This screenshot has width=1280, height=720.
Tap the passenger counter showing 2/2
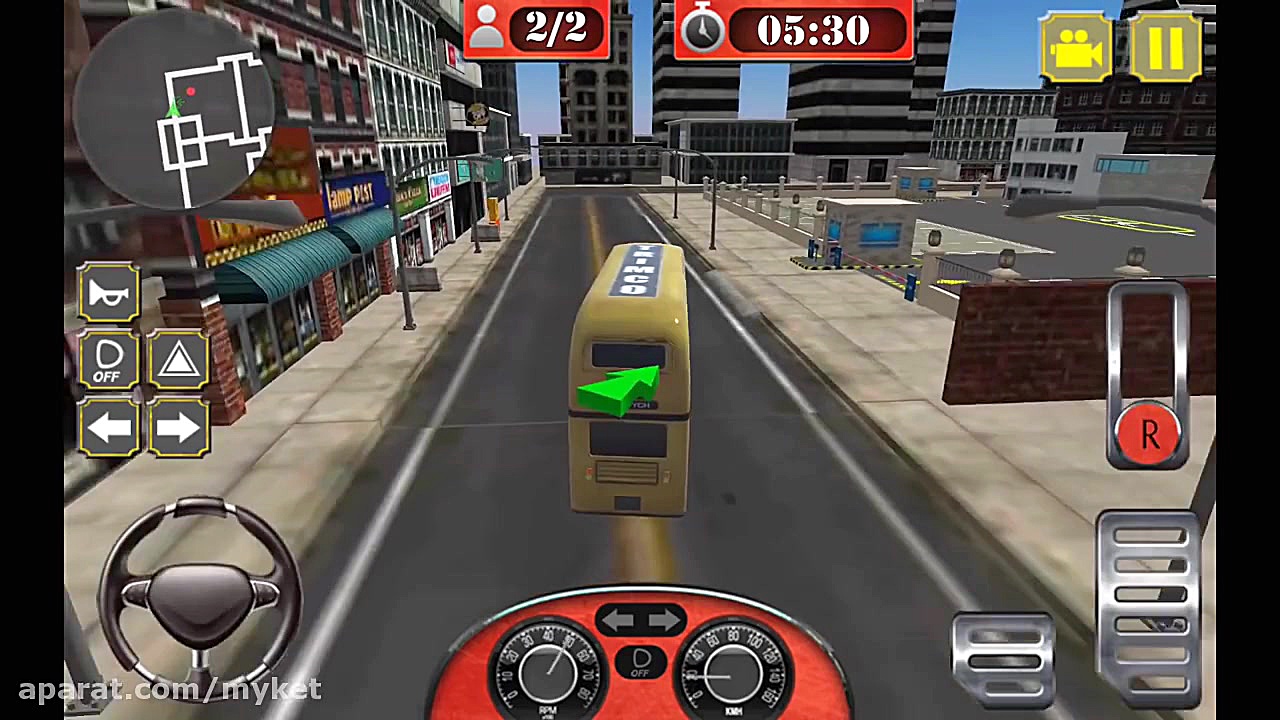pos(537,30)
